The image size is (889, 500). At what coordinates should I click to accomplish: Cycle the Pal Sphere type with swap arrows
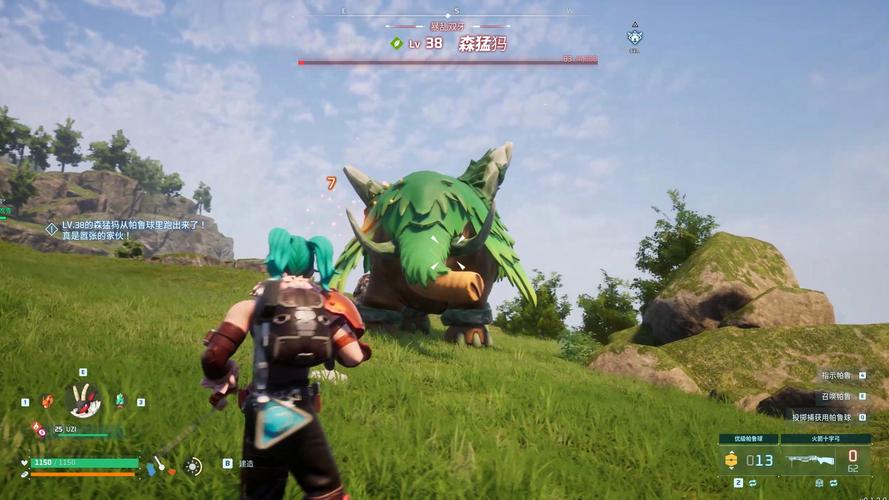coord(752,482)
